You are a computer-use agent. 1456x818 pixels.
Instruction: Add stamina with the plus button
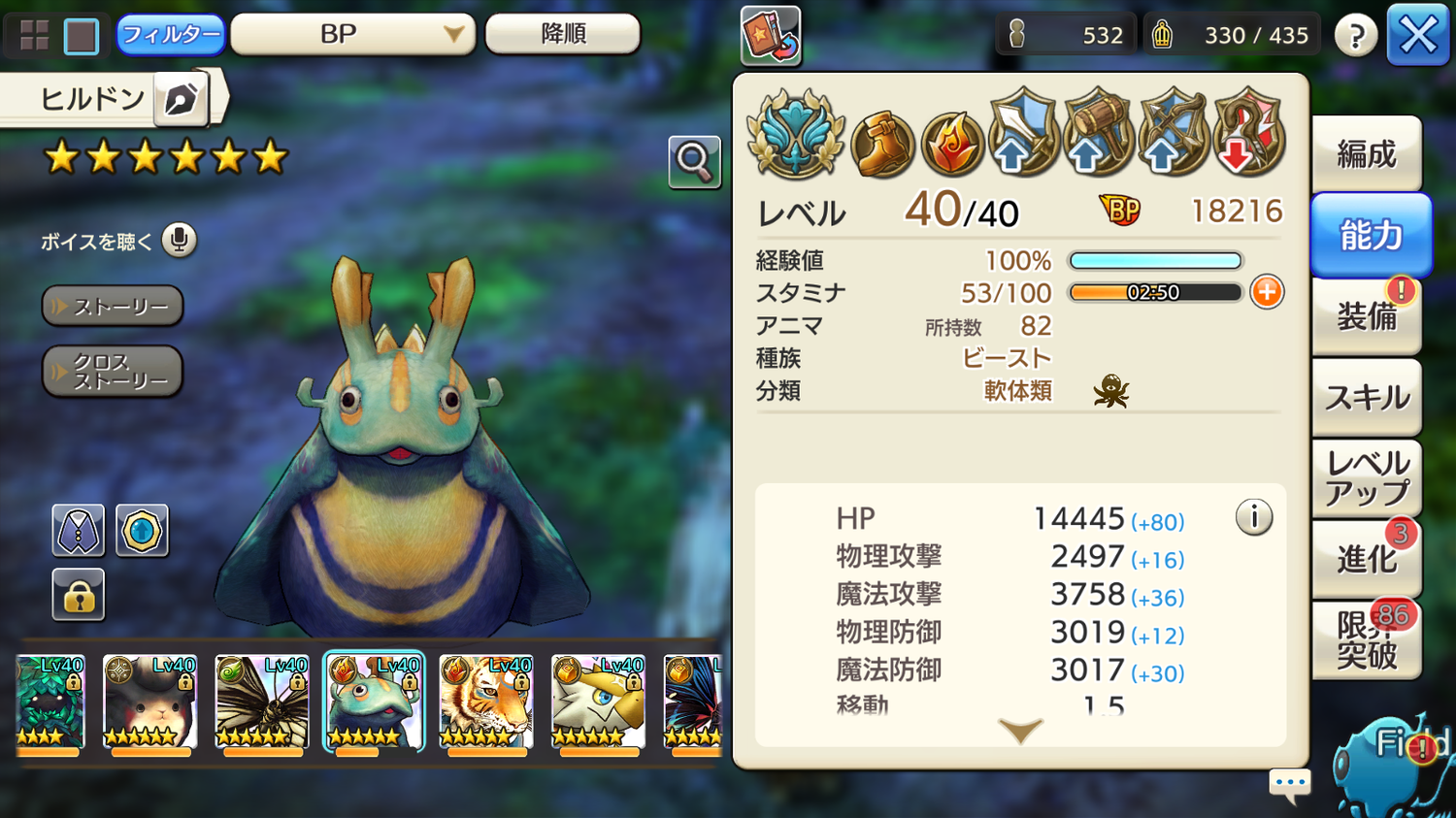coord(1267,292)
